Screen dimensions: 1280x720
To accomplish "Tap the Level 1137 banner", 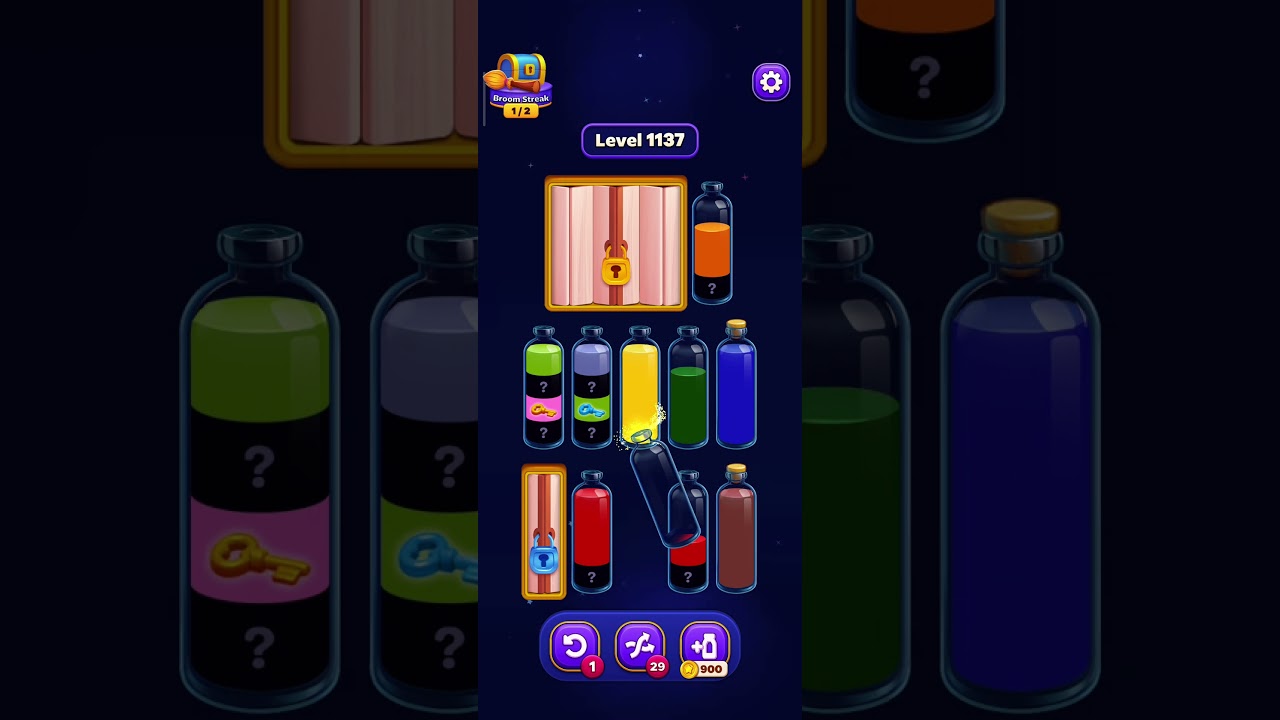I will (x=639, y=140).
